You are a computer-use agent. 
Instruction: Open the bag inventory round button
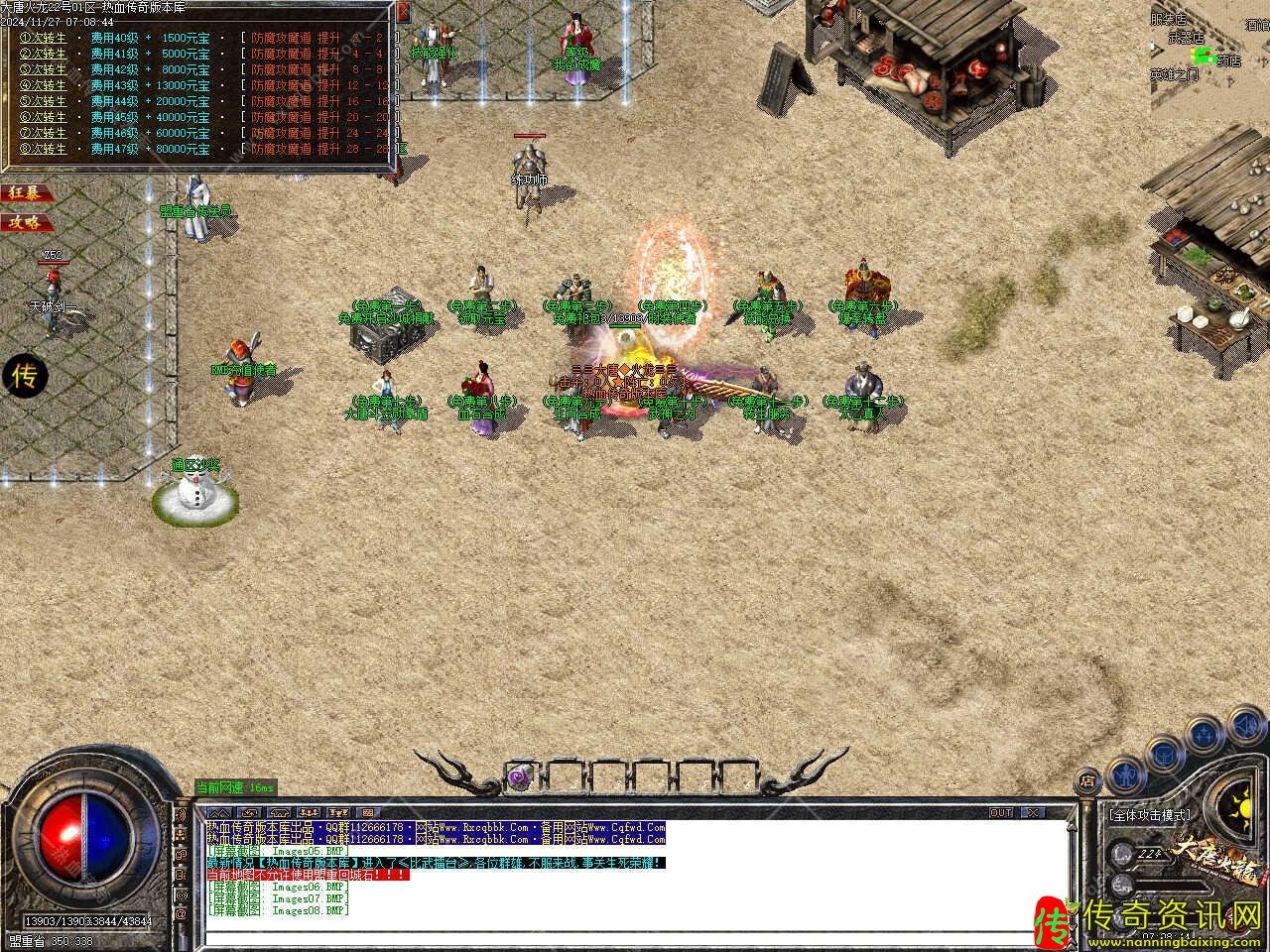1164,753
